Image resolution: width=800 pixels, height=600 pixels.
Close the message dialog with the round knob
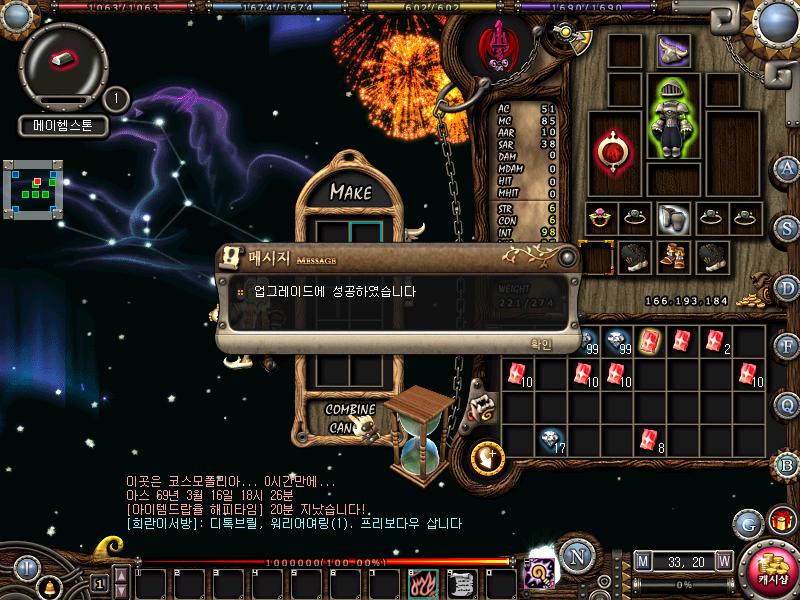568,258
